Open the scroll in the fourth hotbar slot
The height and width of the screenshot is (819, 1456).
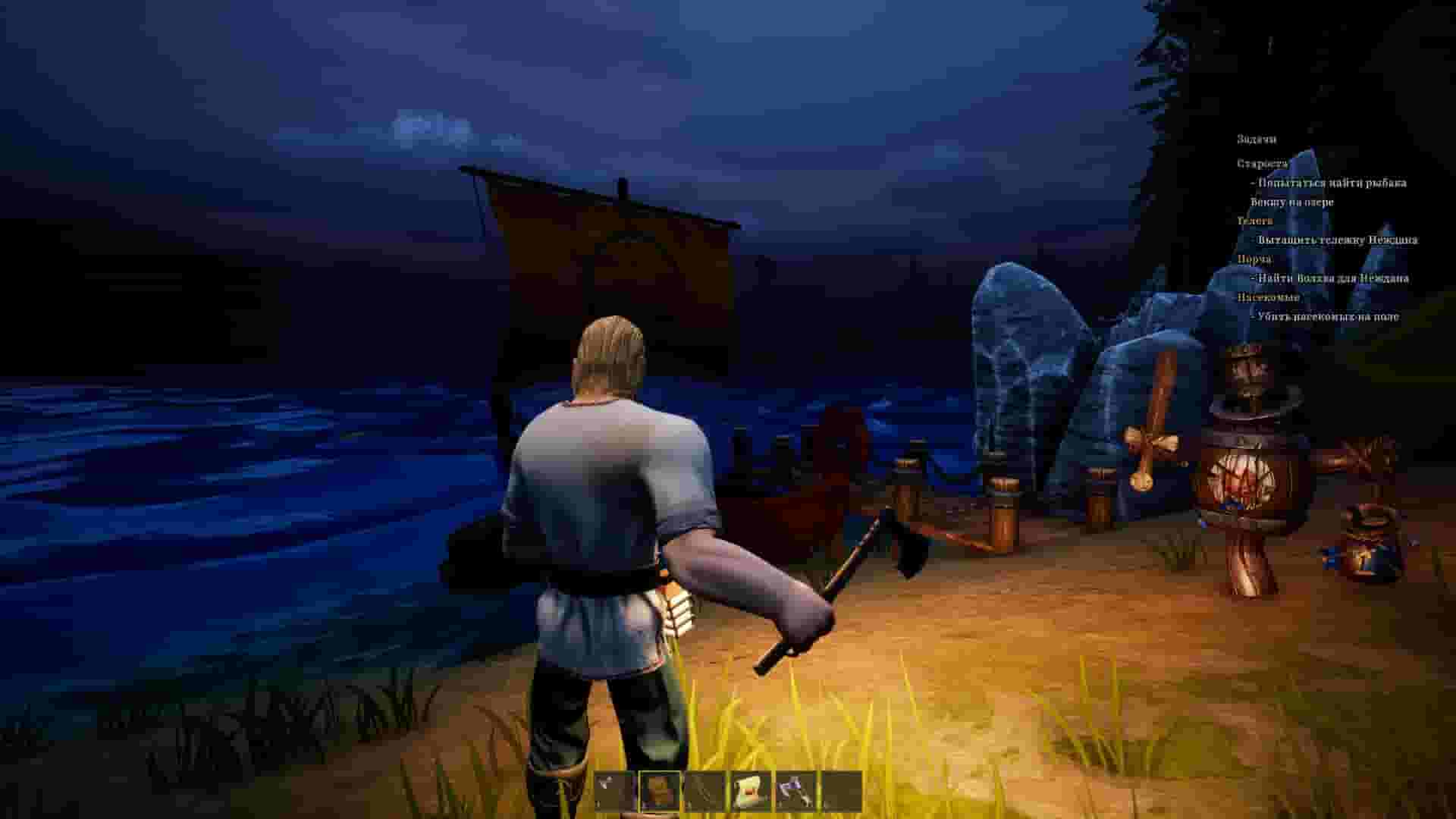[x=749, y=790]
